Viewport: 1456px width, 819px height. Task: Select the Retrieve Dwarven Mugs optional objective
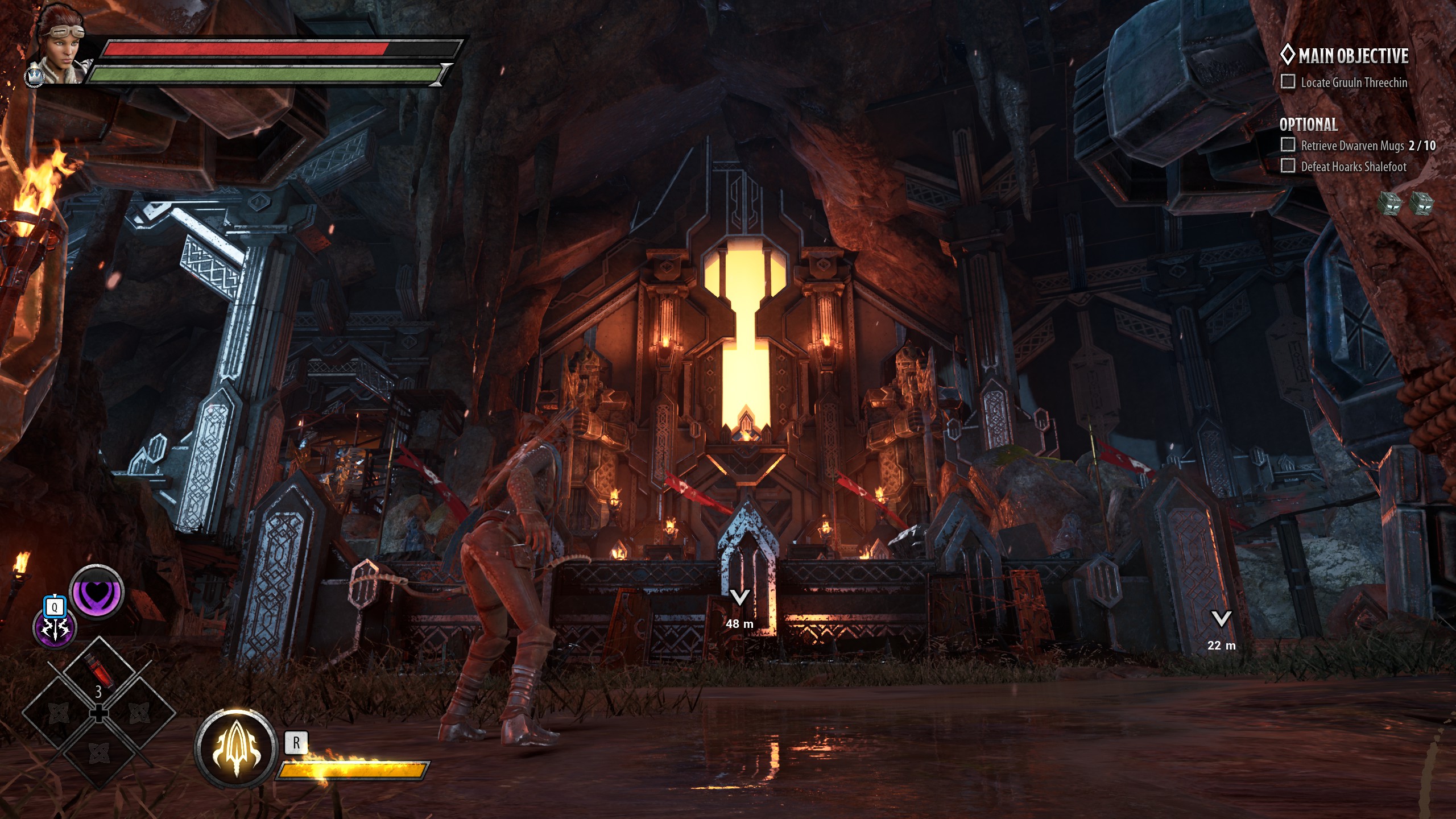1352,146
